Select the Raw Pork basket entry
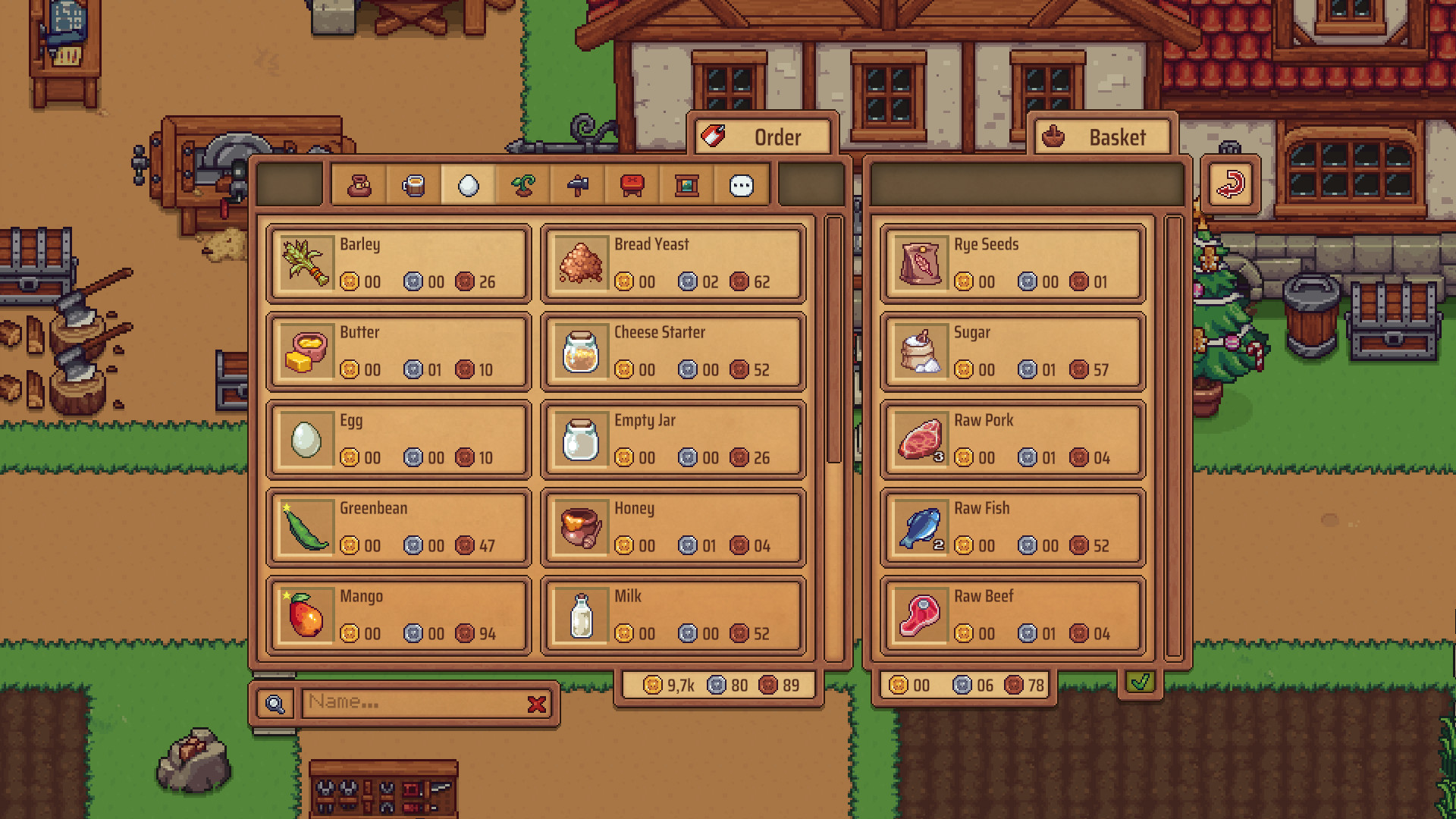The width and height of the screenshot is (1456, 819). [x=1012, y=438]
